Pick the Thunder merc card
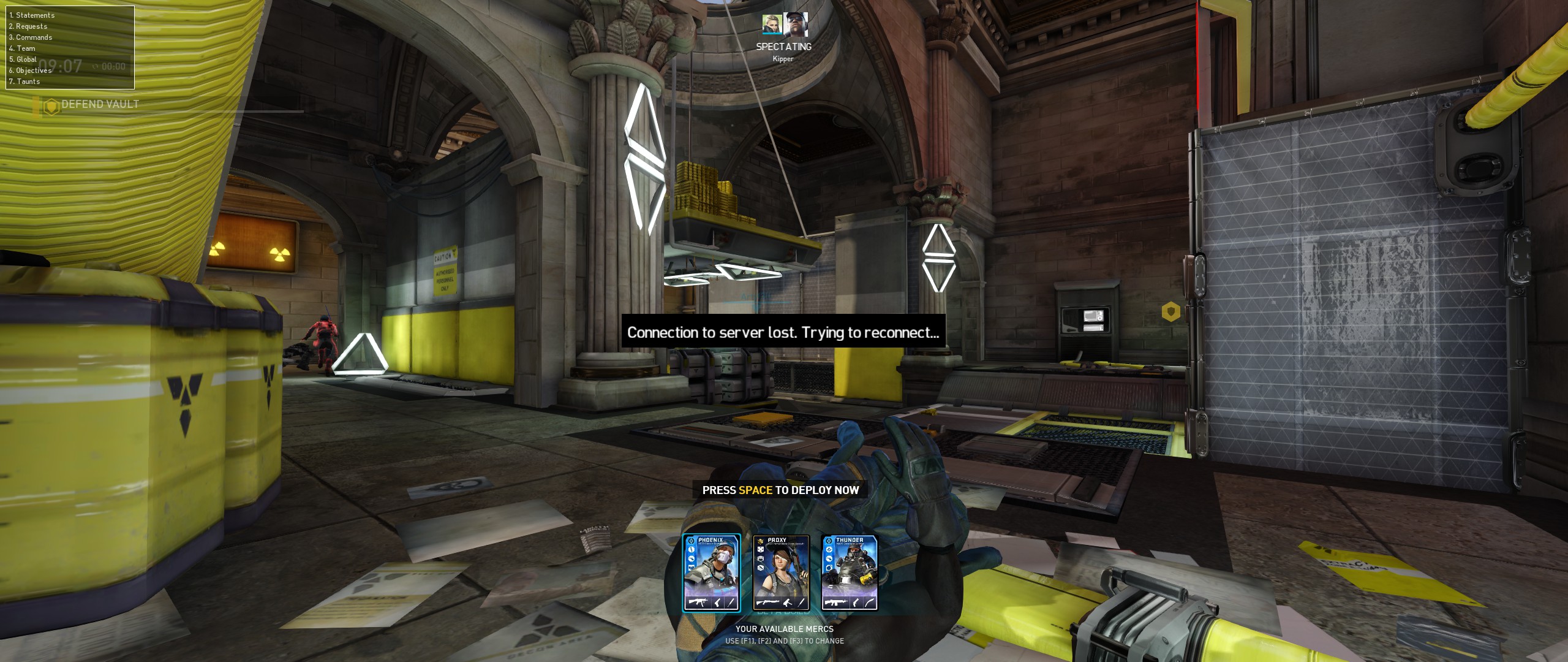Viewport: 1568px width, 662px height. (x=850, y=573)
